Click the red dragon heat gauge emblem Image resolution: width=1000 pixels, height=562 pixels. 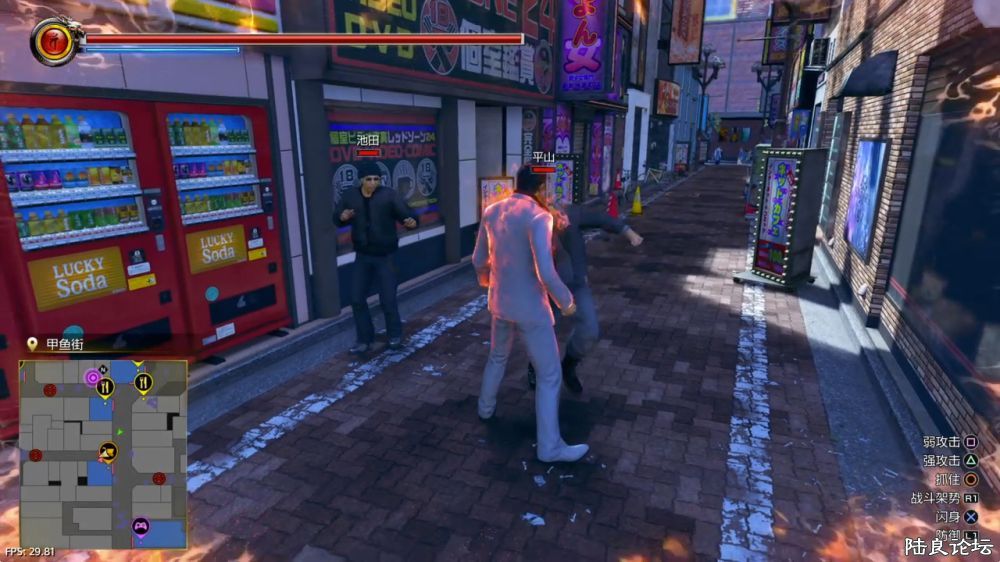[51, 41]
